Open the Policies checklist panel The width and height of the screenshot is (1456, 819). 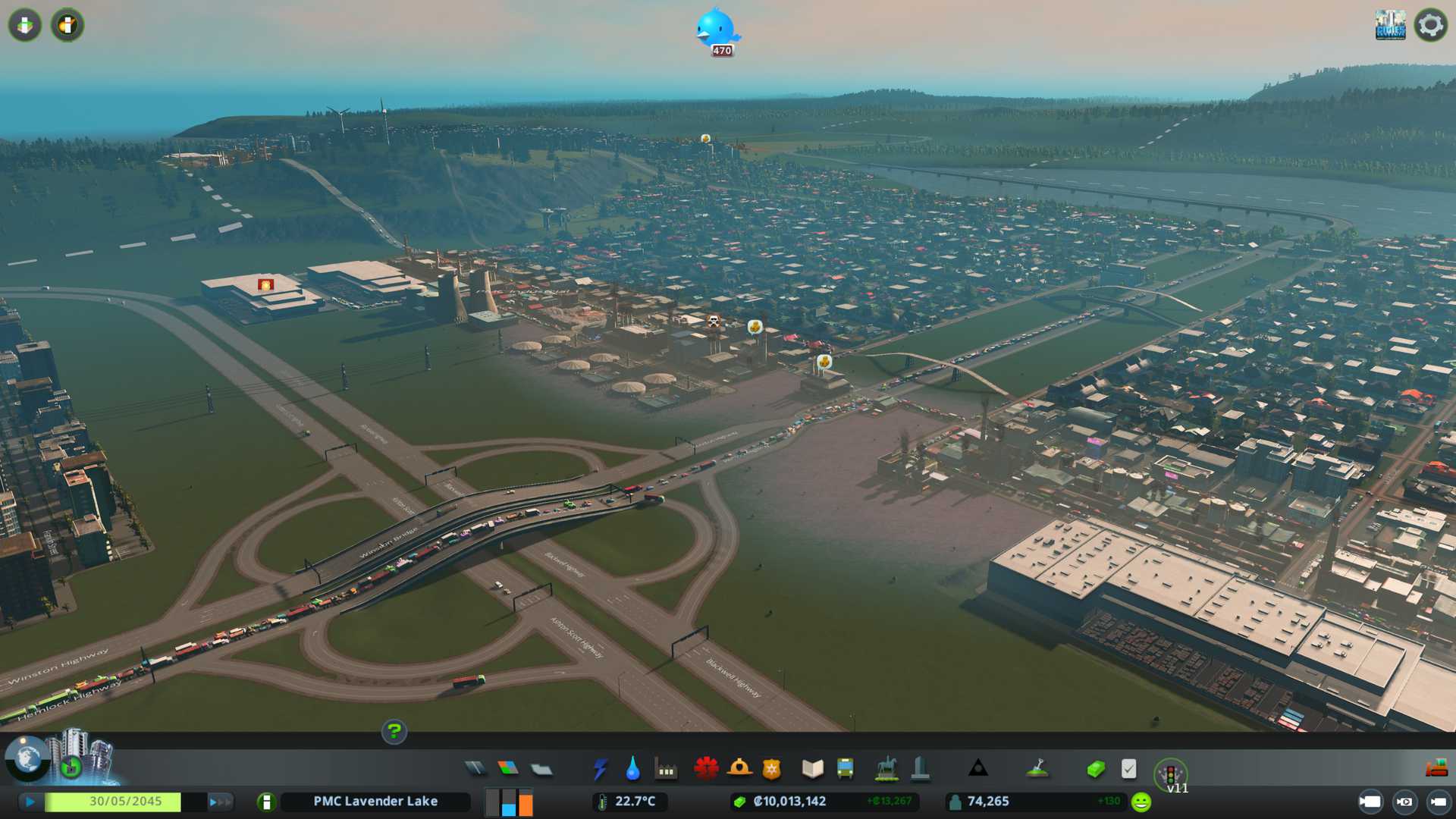point(1128,769)
